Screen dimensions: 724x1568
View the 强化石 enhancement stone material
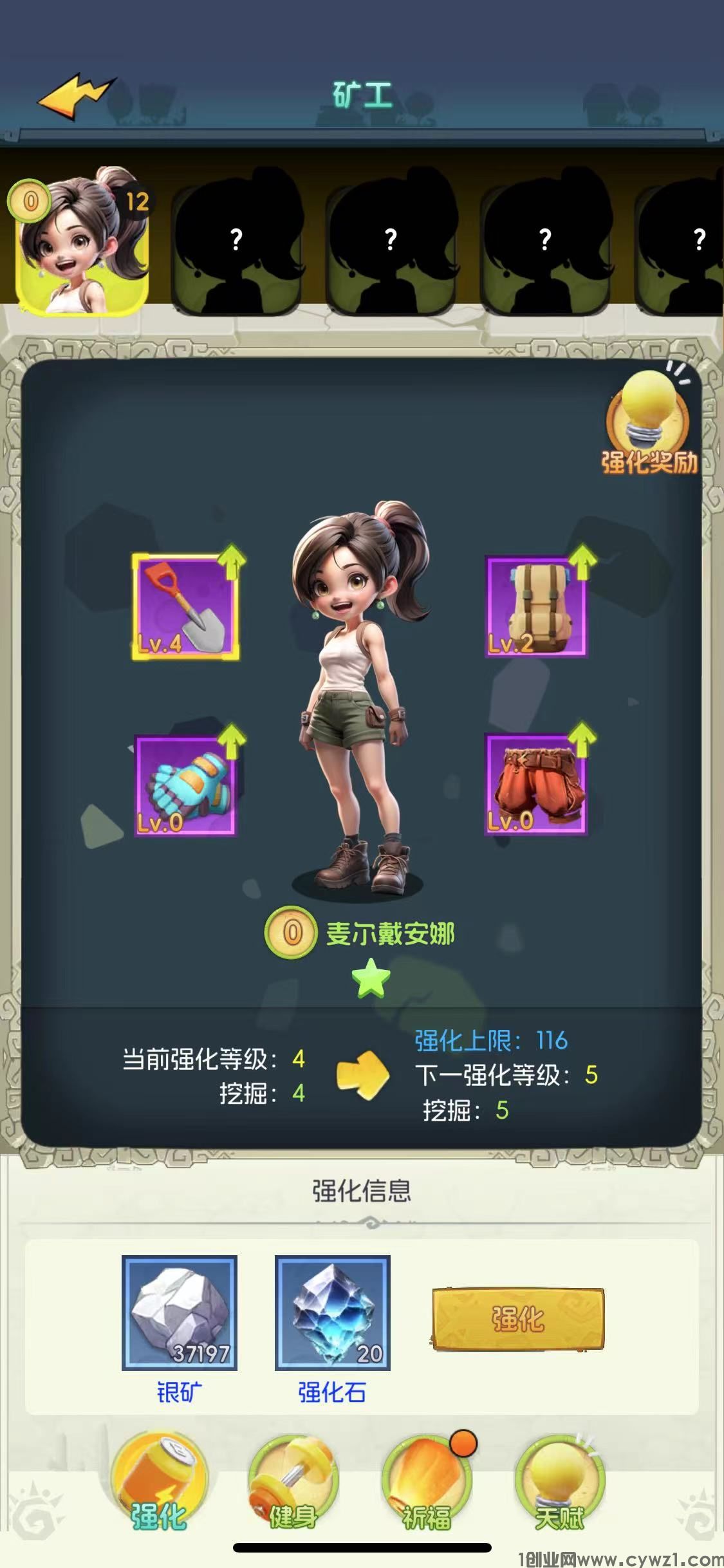click(x=332, y=1314)
